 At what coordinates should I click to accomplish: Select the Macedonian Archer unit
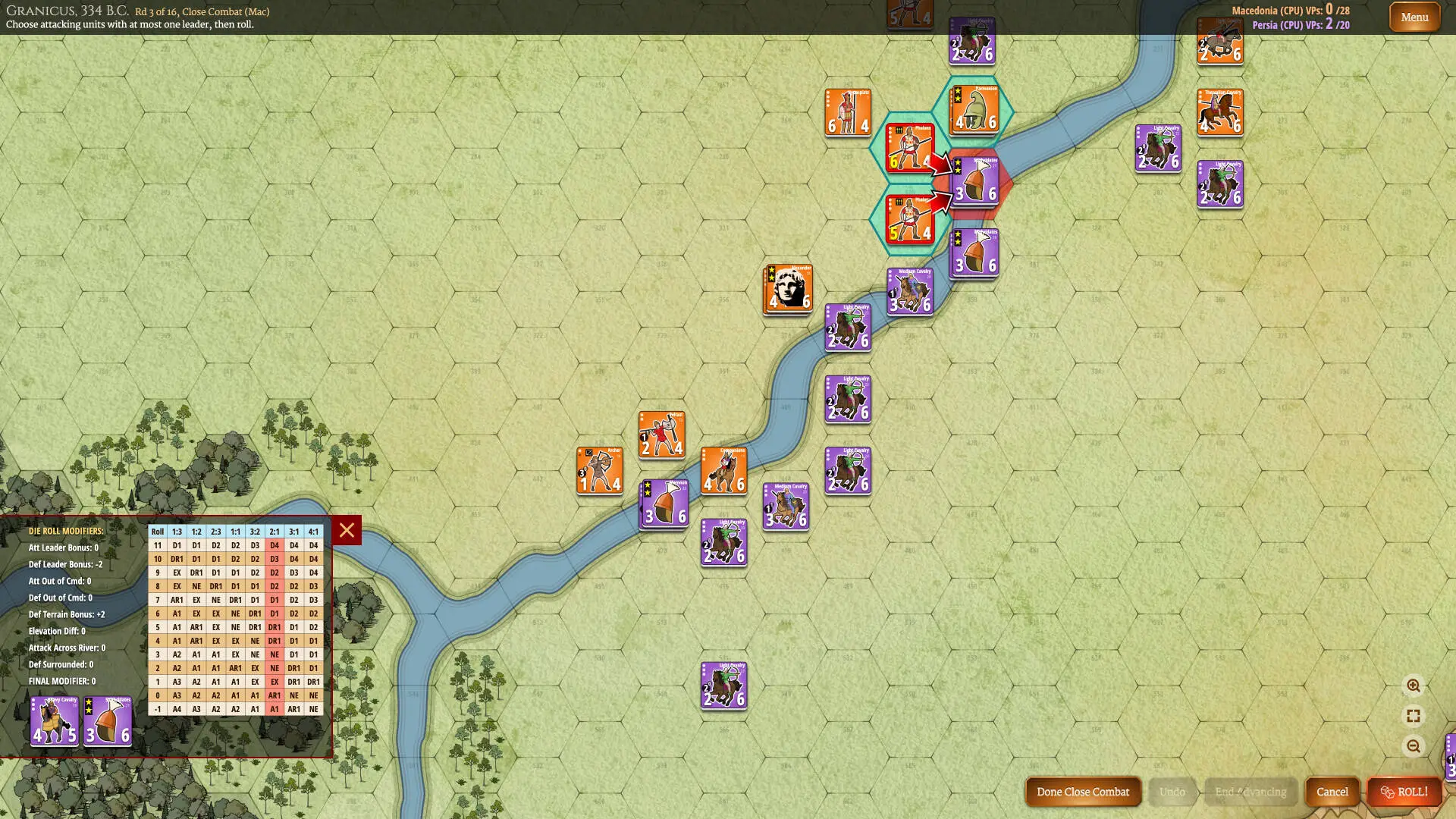click(600, 470)
